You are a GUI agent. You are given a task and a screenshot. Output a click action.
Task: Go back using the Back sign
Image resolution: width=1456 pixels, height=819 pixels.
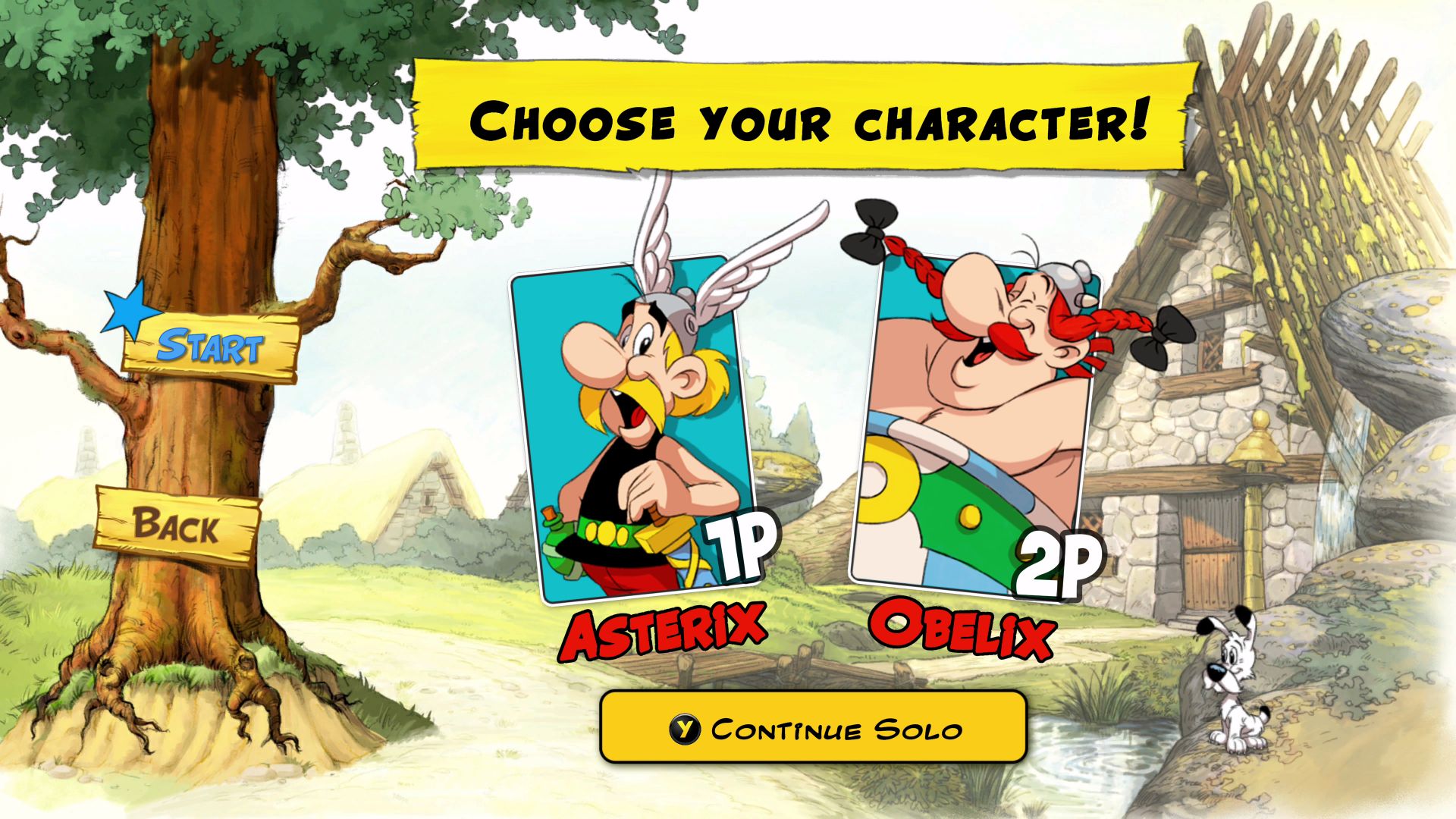[177, 526]
